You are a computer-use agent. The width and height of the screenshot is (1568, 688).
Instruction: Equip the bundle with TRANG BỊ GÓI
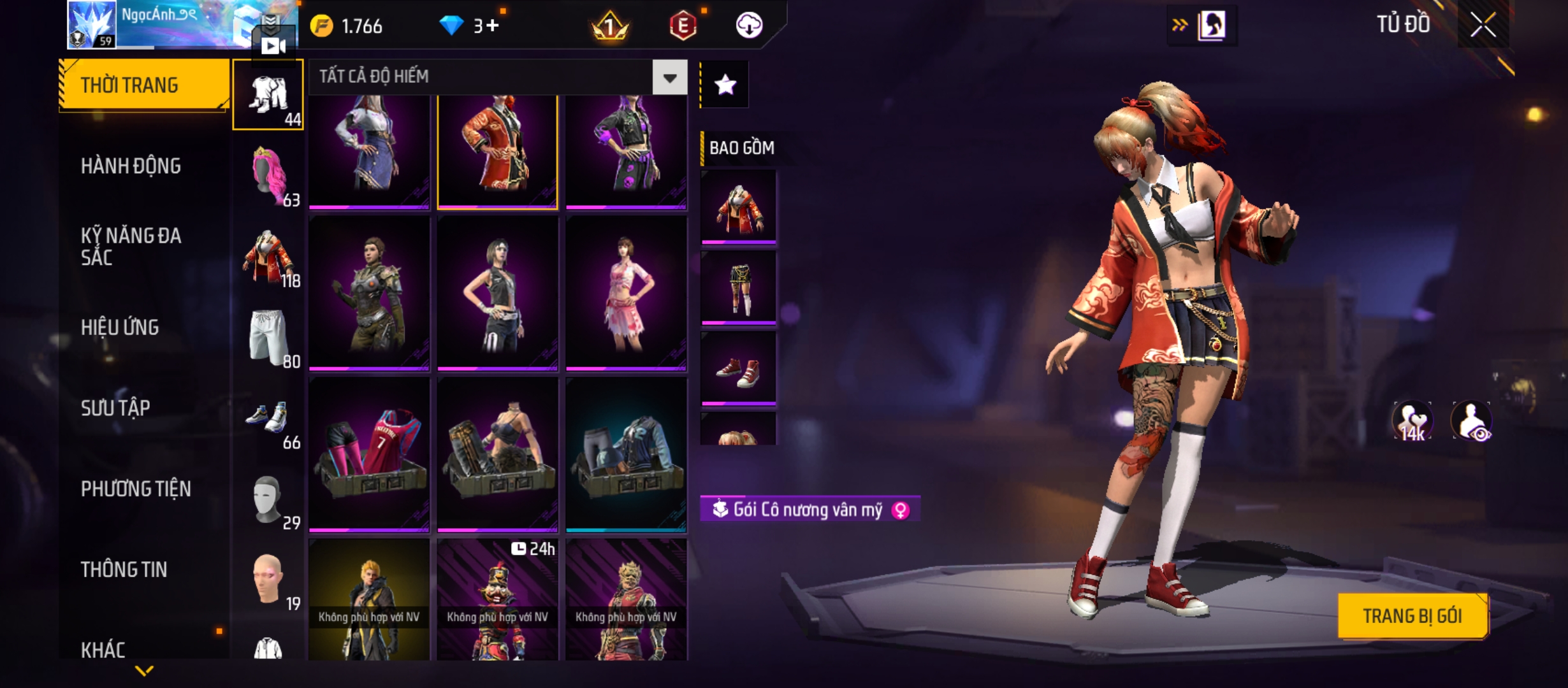click(1412, 616)
